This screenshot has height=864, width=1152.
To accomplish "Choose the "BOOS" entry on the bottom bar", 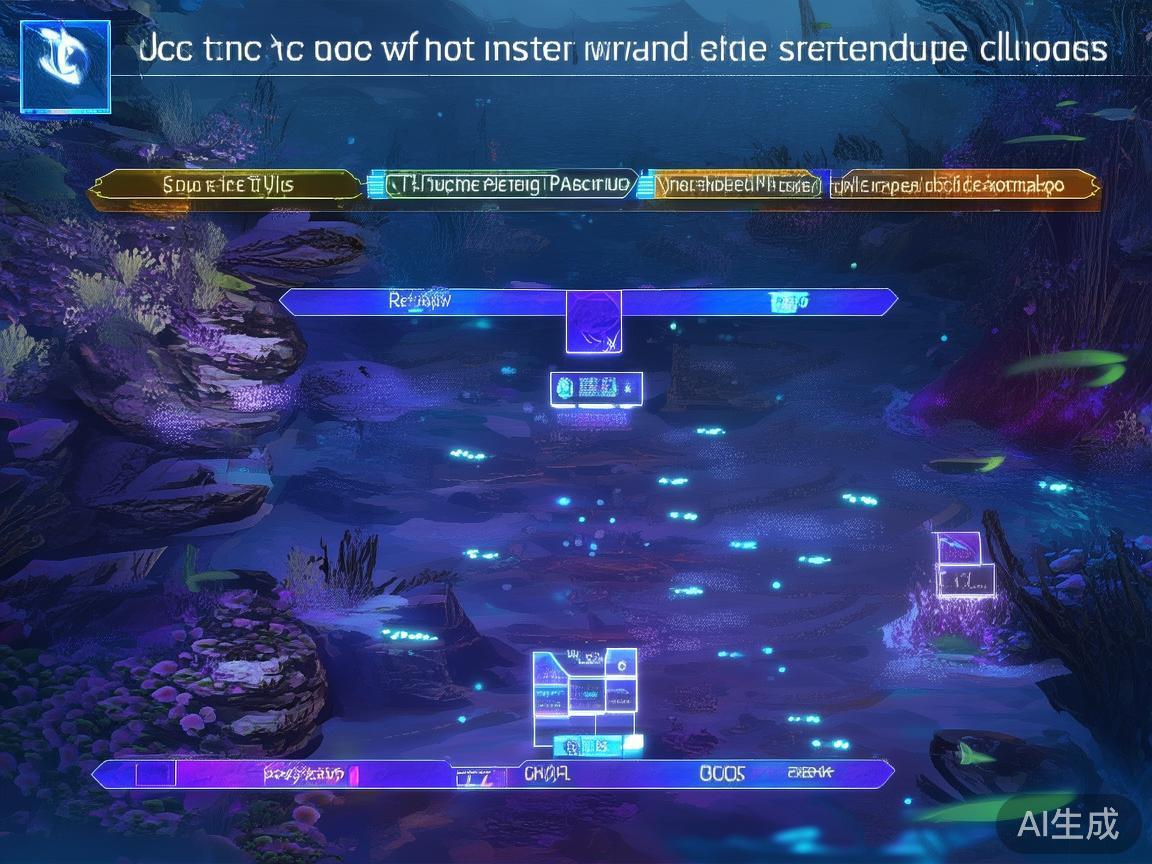I will click(x=721, y=773).
